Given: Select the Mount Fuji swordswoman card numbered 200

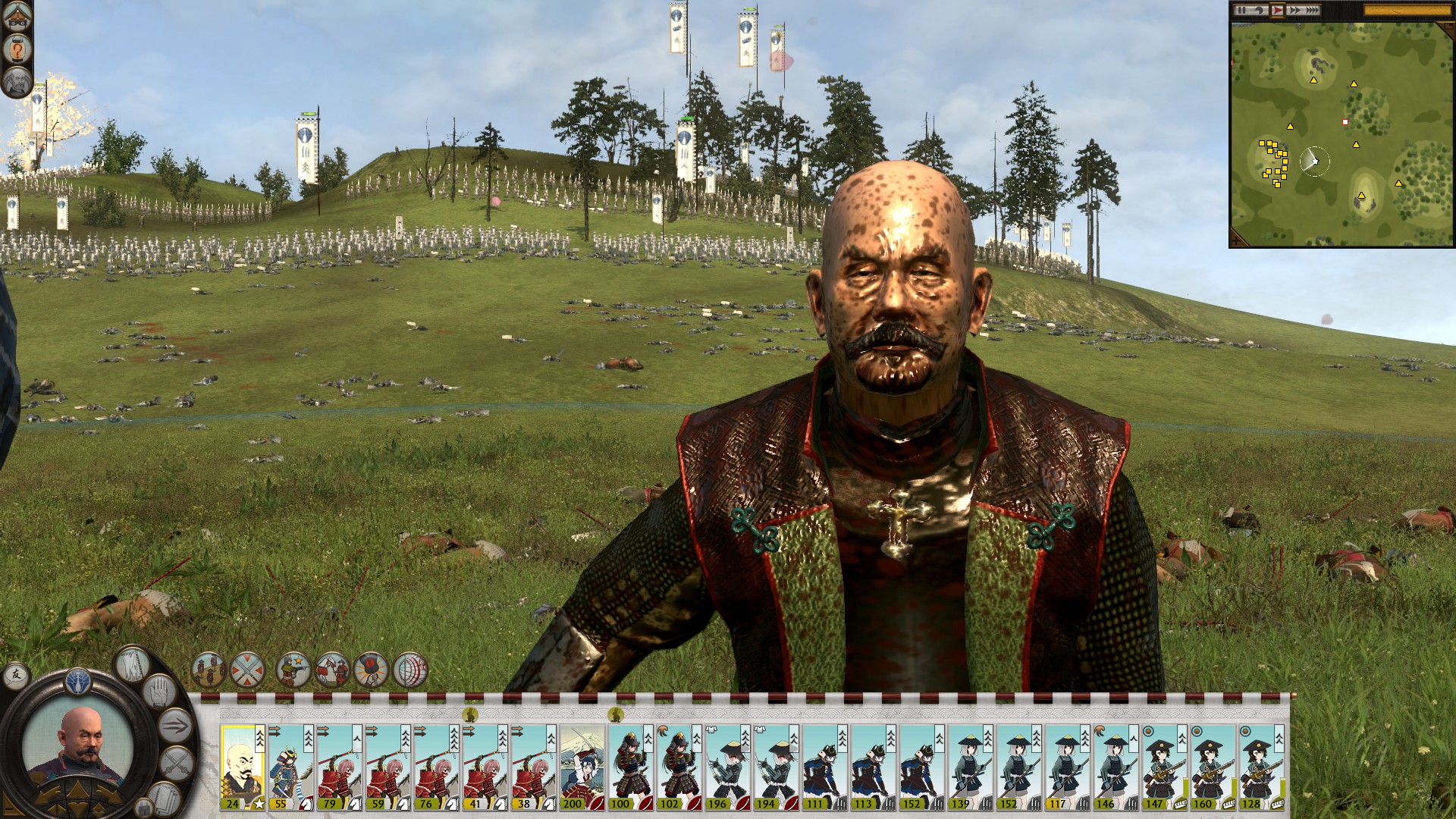Looking at the screenshot, I should point(582,766).
